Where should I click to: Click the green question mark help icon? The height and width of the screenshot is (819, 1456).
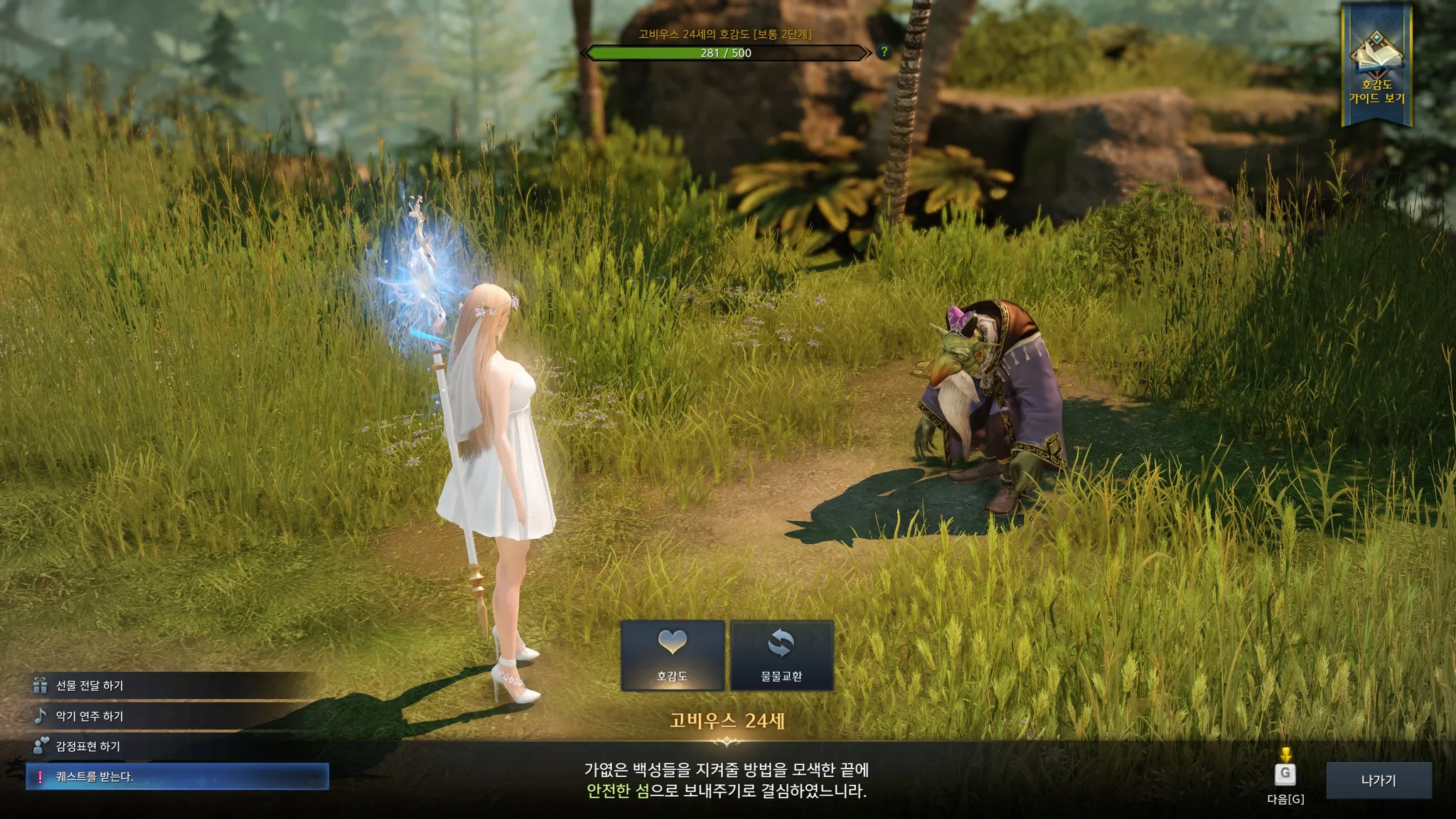(884, 52)
